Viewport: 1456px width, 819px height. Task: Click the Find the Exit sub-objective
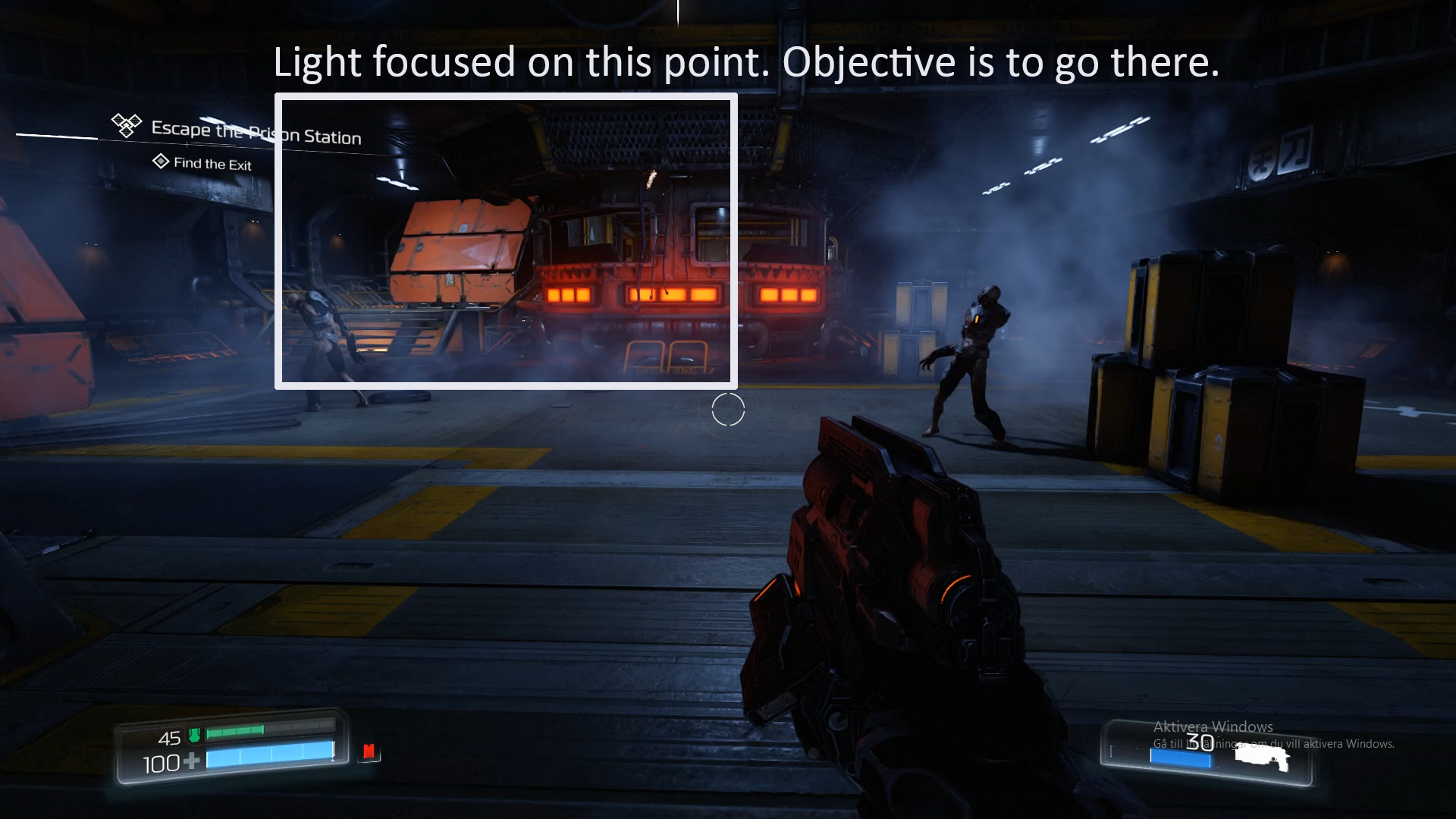click(212, 163)
